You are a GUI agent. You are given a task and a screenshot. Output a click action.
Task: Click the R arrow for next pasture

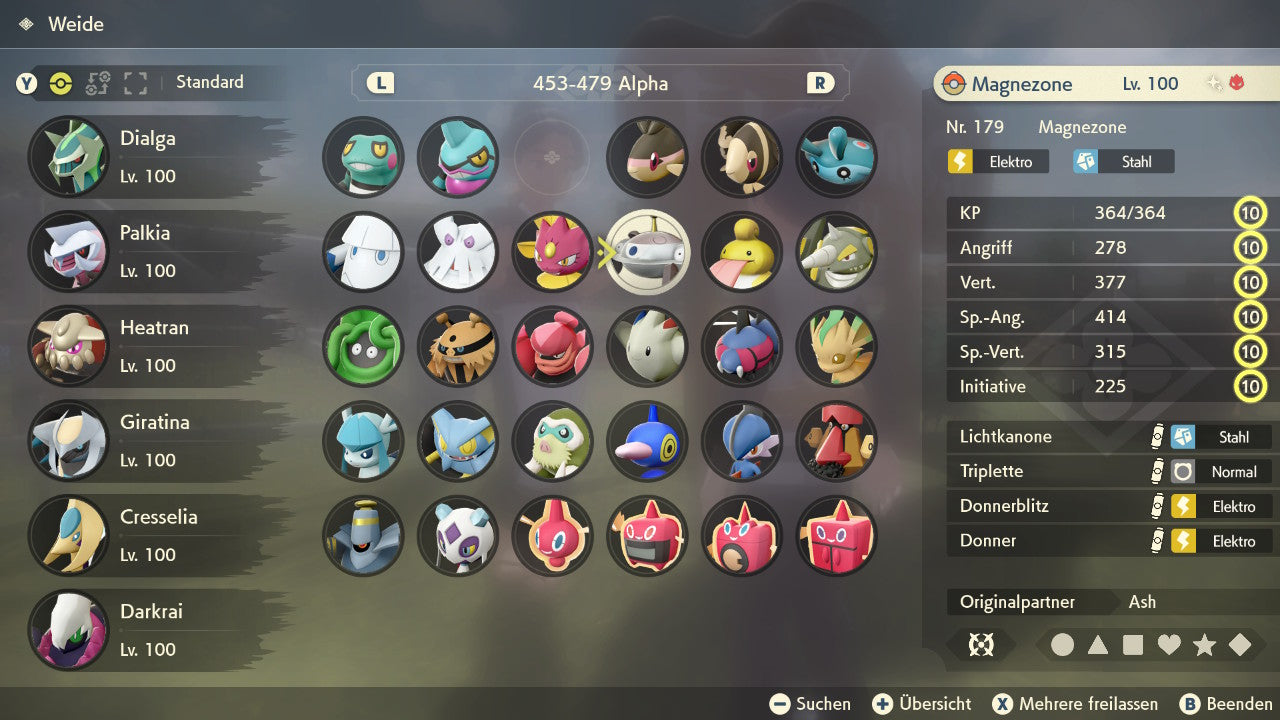coord(820,84)
